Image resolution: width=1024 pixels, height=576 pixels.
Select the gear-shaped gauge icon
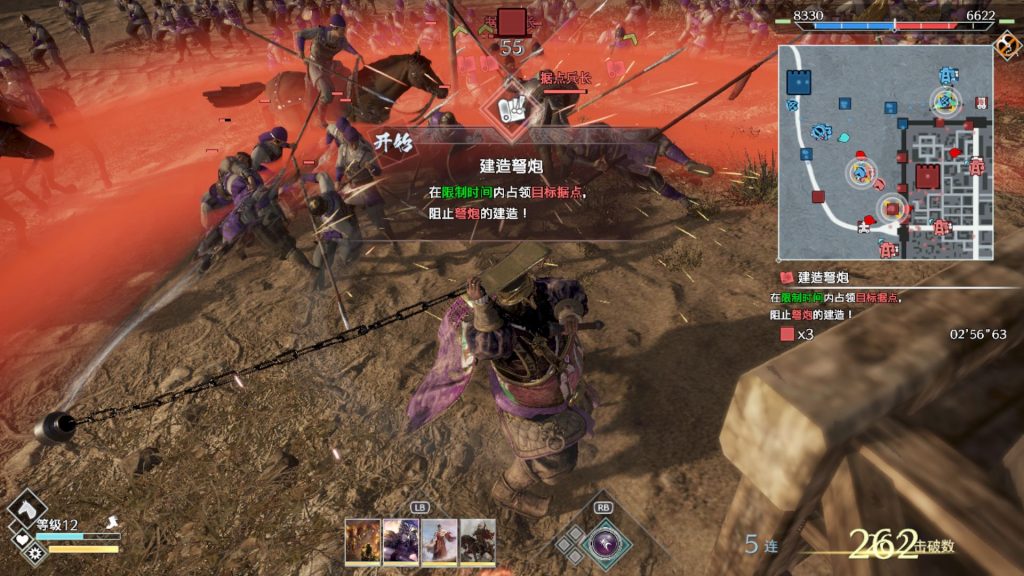[x=37, y=552]
